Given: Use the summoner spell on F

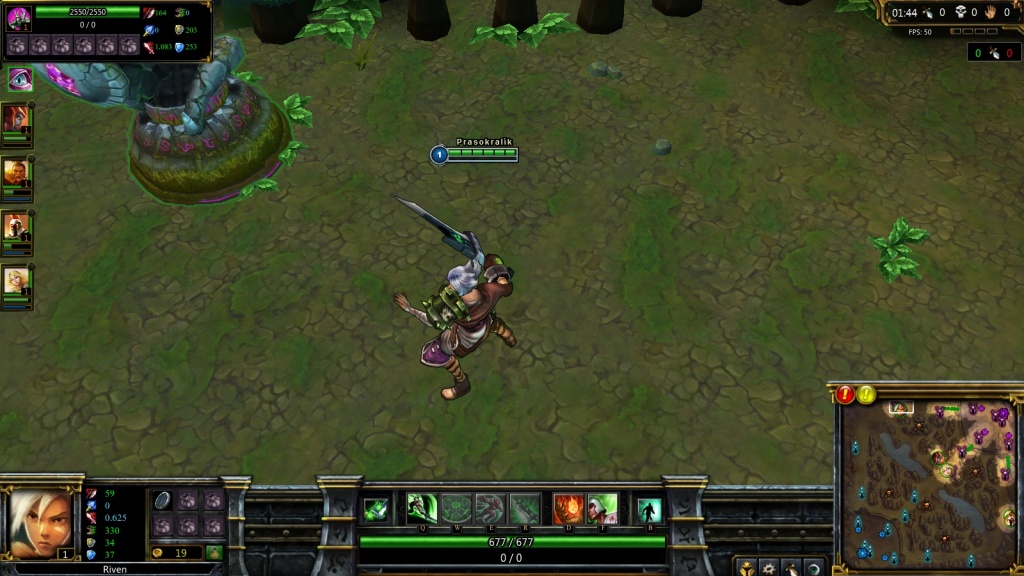Looking at the screenshot, I should point(602,508).
